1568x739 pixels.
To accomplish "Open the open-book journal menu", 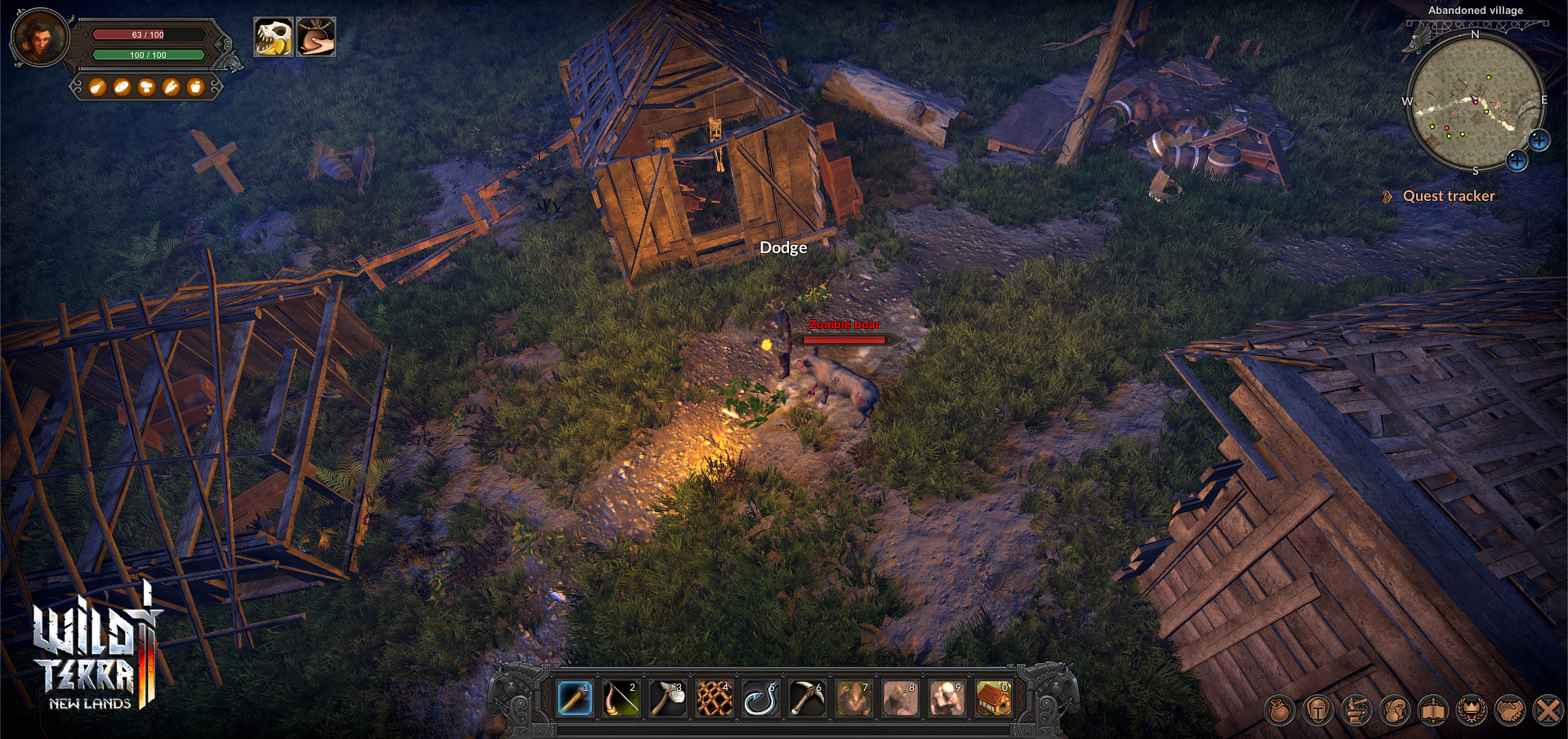I will pyautogui.click(x=1433, y=710).
